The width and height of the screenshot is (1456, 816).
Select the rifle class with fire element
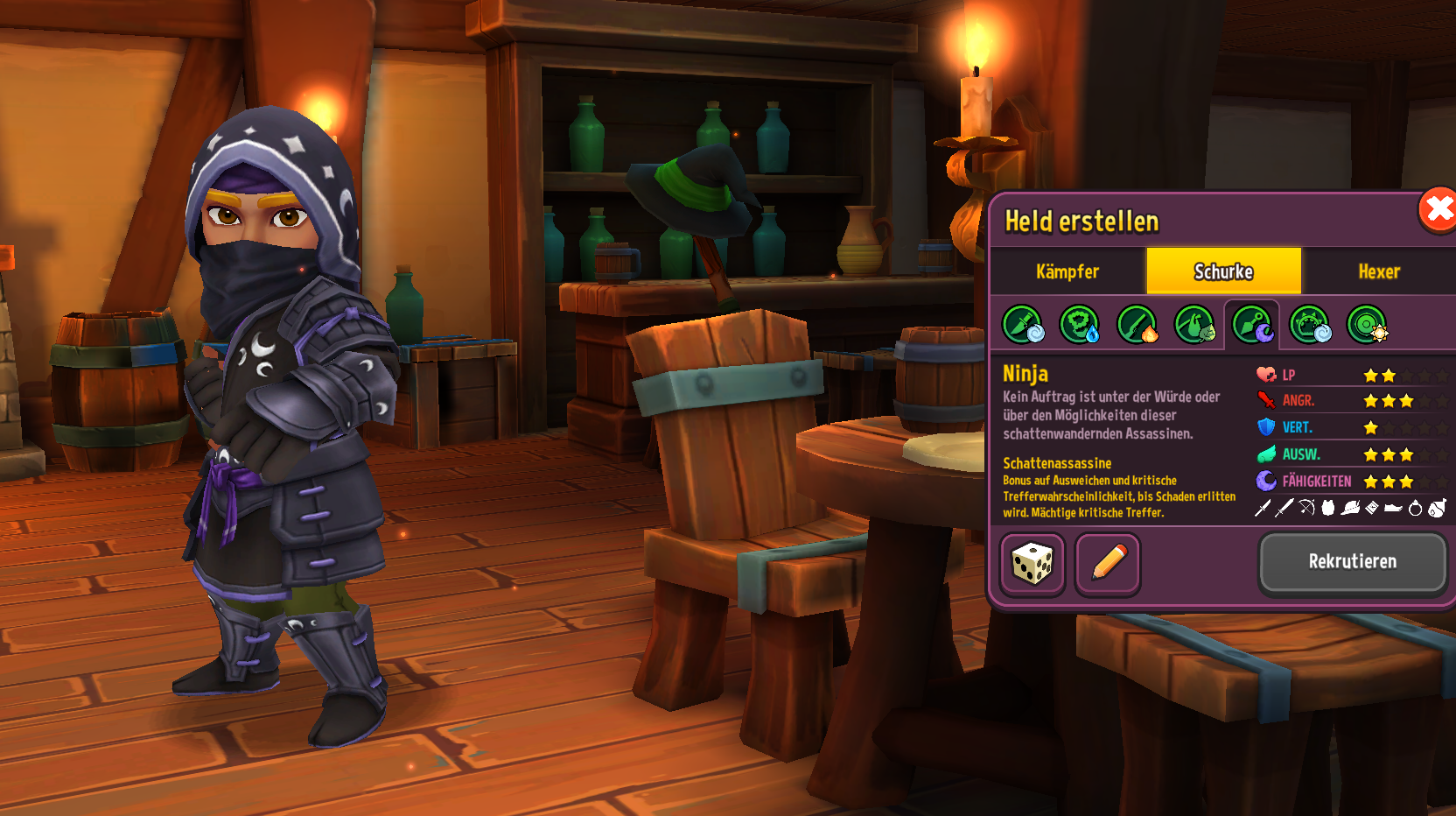click(1137, 324)
